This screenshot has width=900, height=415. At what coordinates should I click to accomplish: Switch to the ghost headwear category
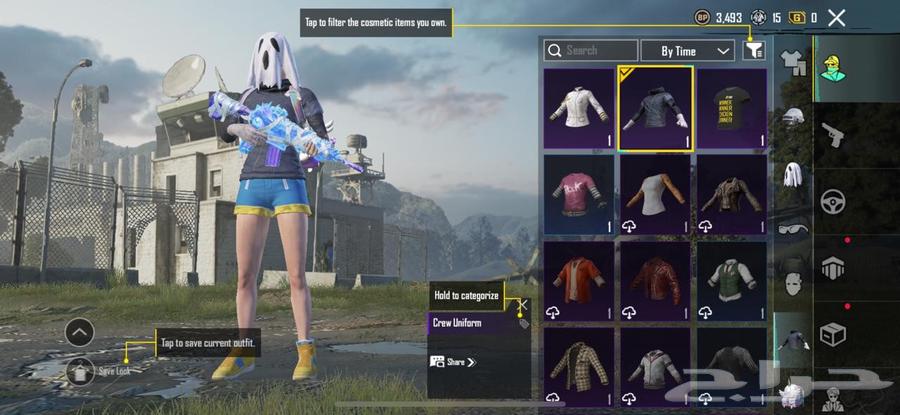pos(793,175)
